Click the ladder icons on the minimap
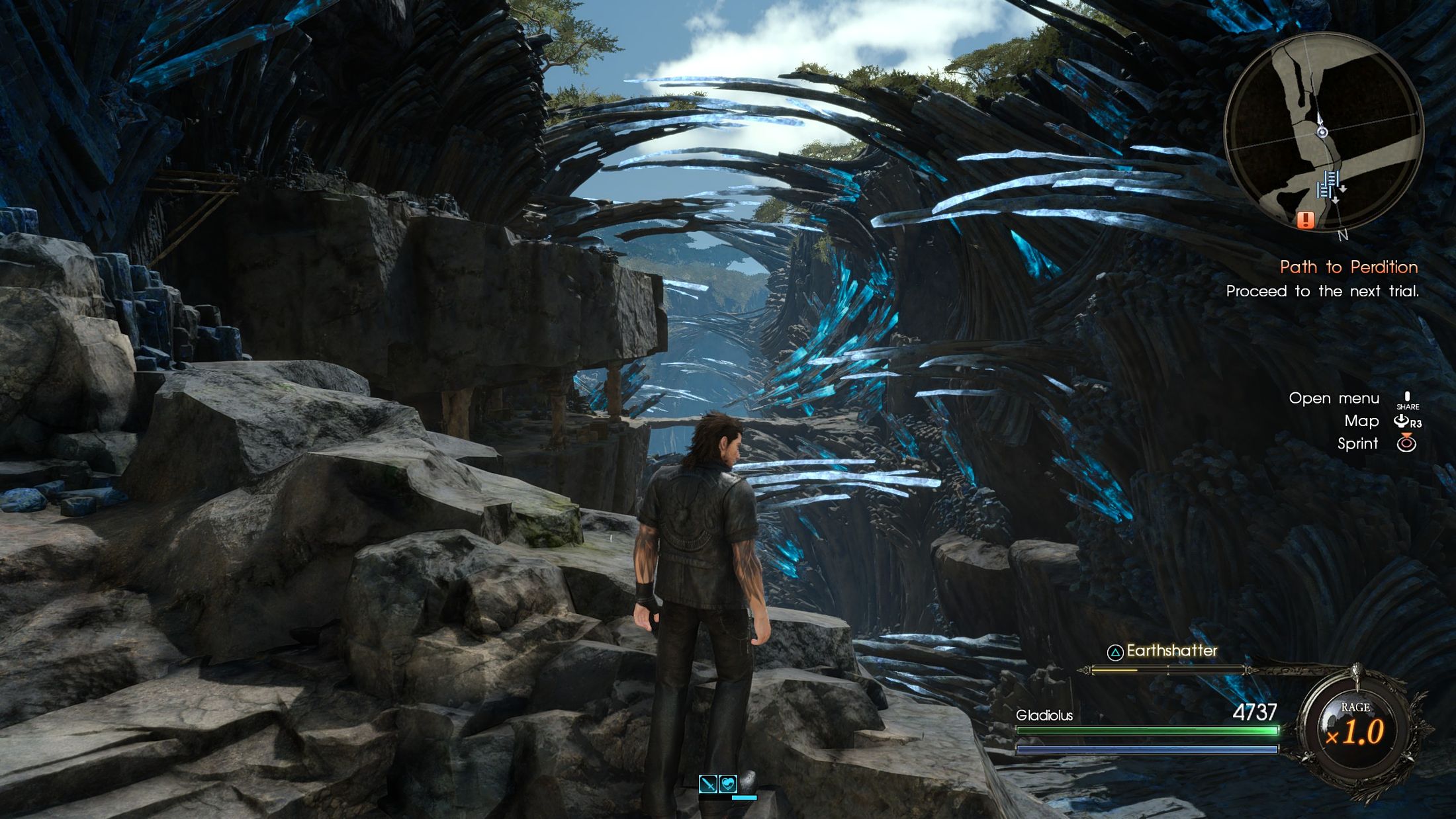The image size is (1456, 819). coord(1329,185)
